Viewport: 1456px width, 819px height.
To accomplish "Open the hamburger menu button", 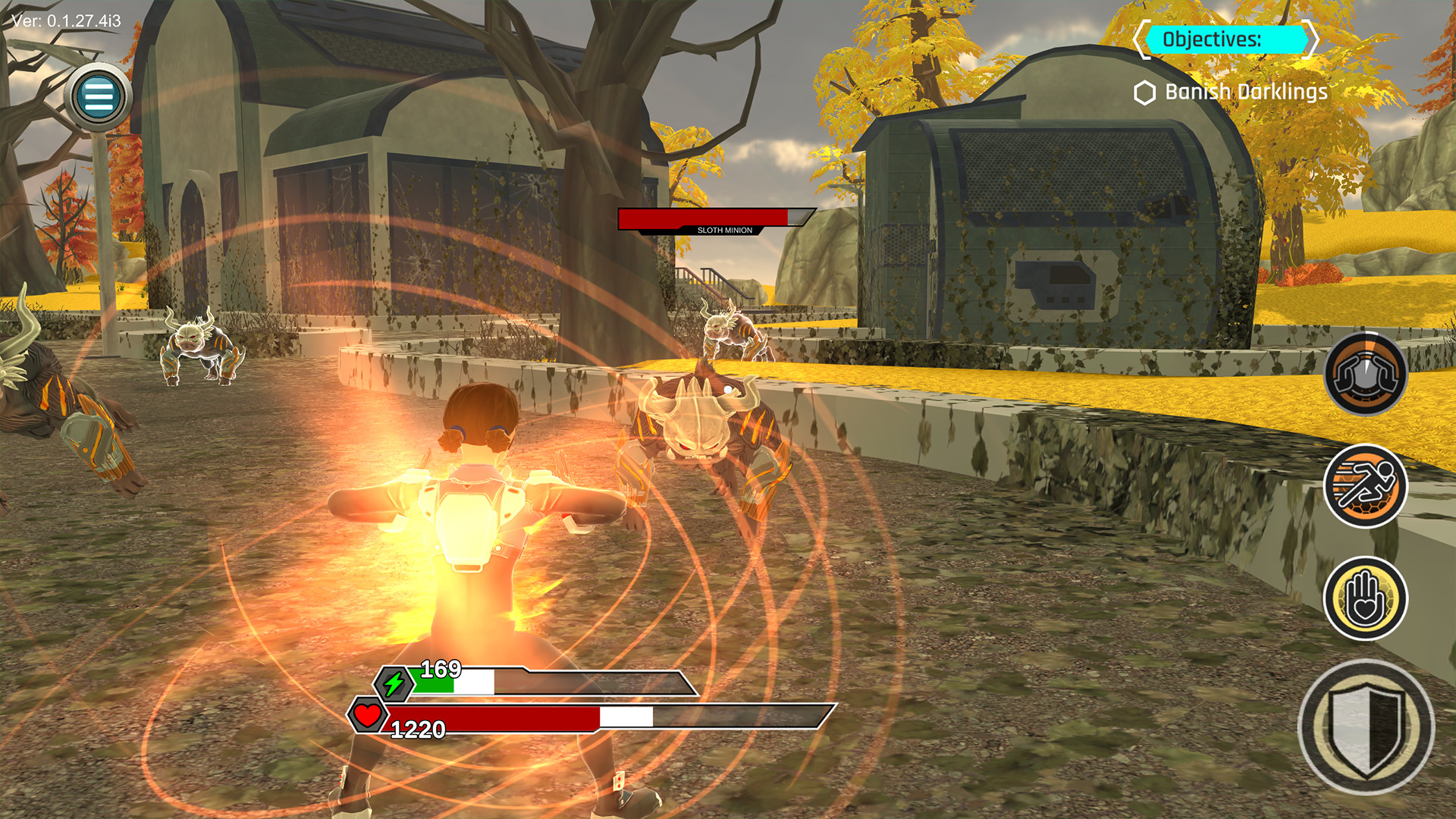I will click(99, 96).
